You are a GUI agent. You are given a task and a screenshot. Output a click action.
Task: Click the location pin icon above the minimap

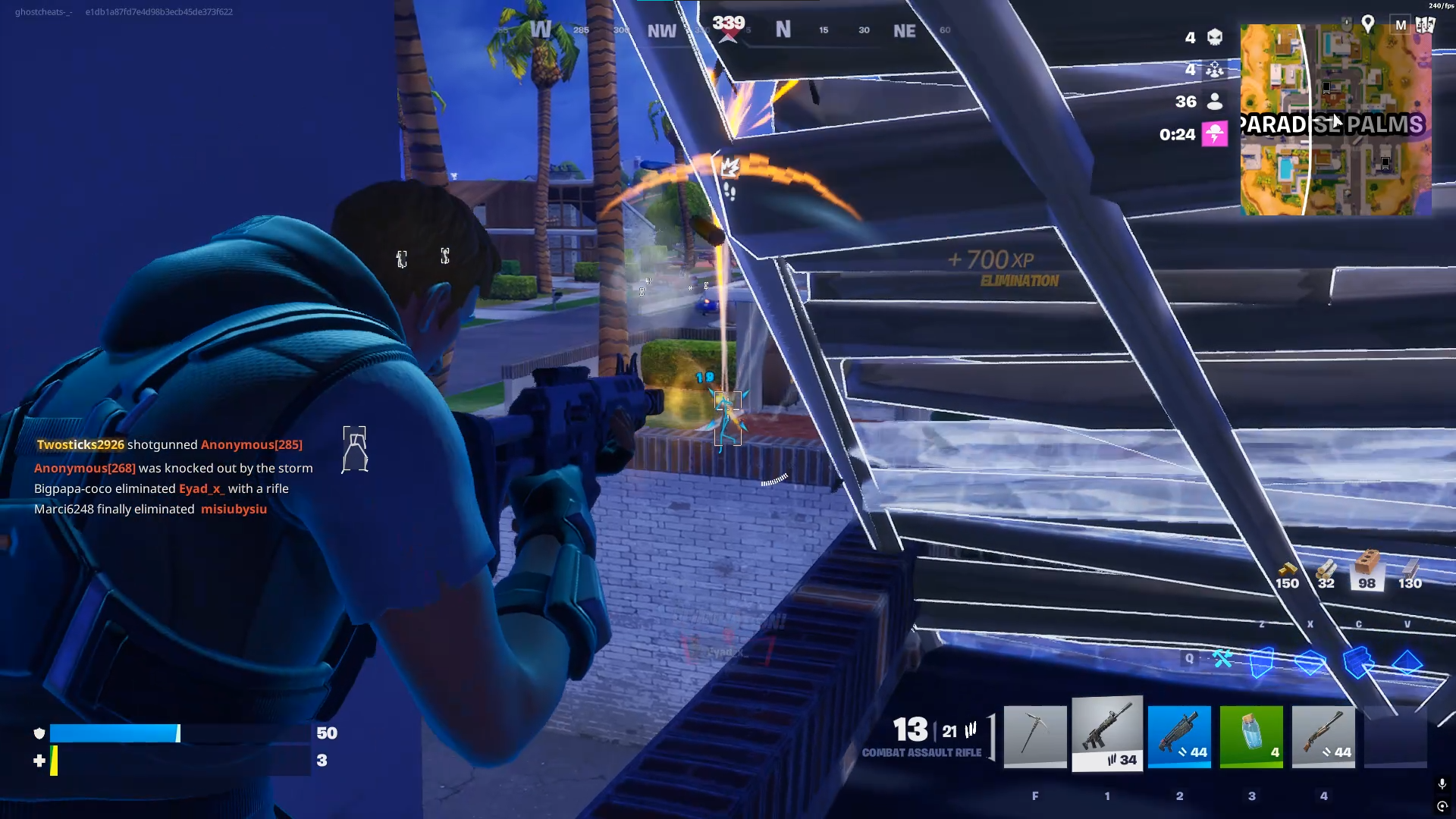point(1370,24)
